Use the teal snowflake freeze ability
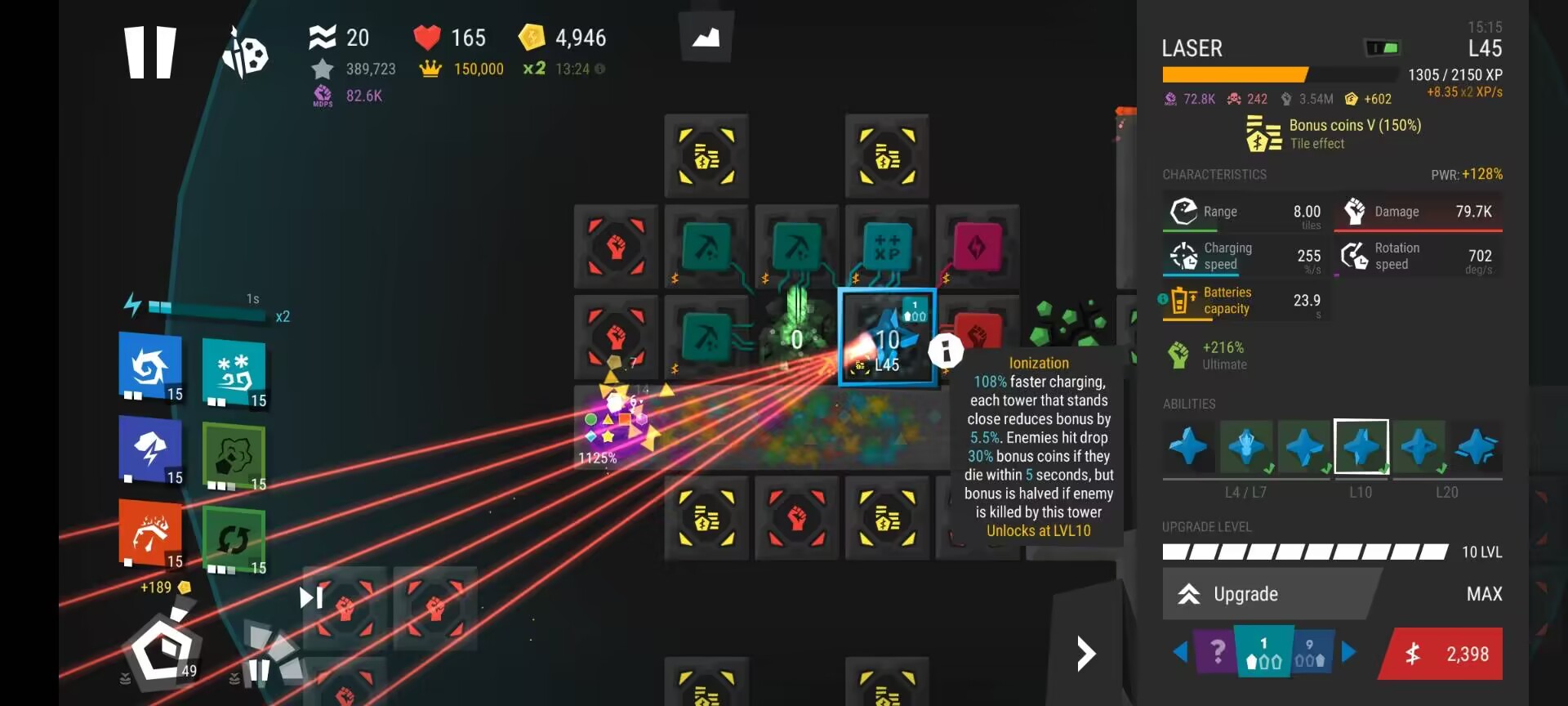 [234, 373]
